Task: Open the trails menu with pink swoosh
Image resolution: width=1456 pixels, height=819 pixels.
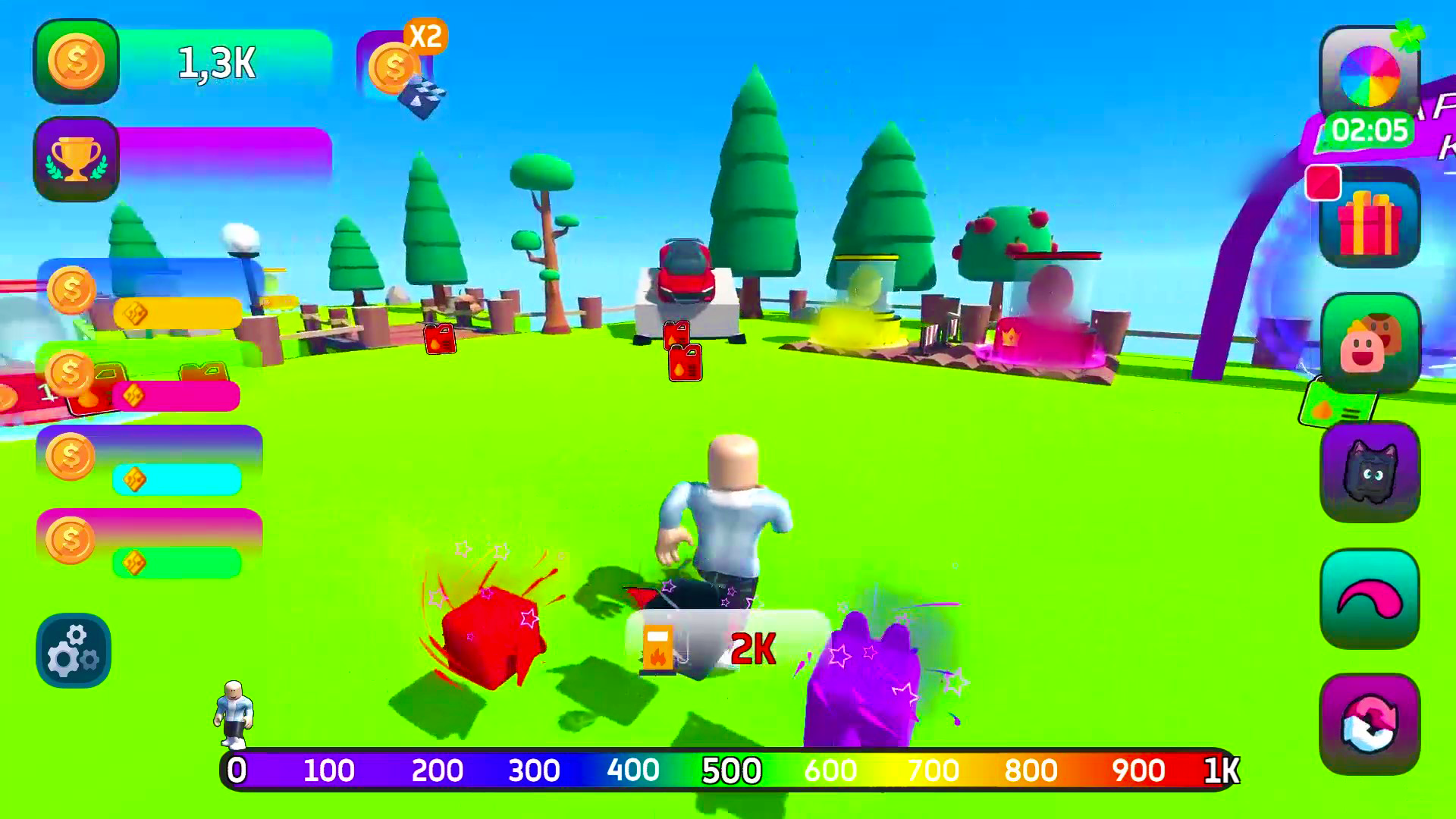Action: (x=1371, y=598)
